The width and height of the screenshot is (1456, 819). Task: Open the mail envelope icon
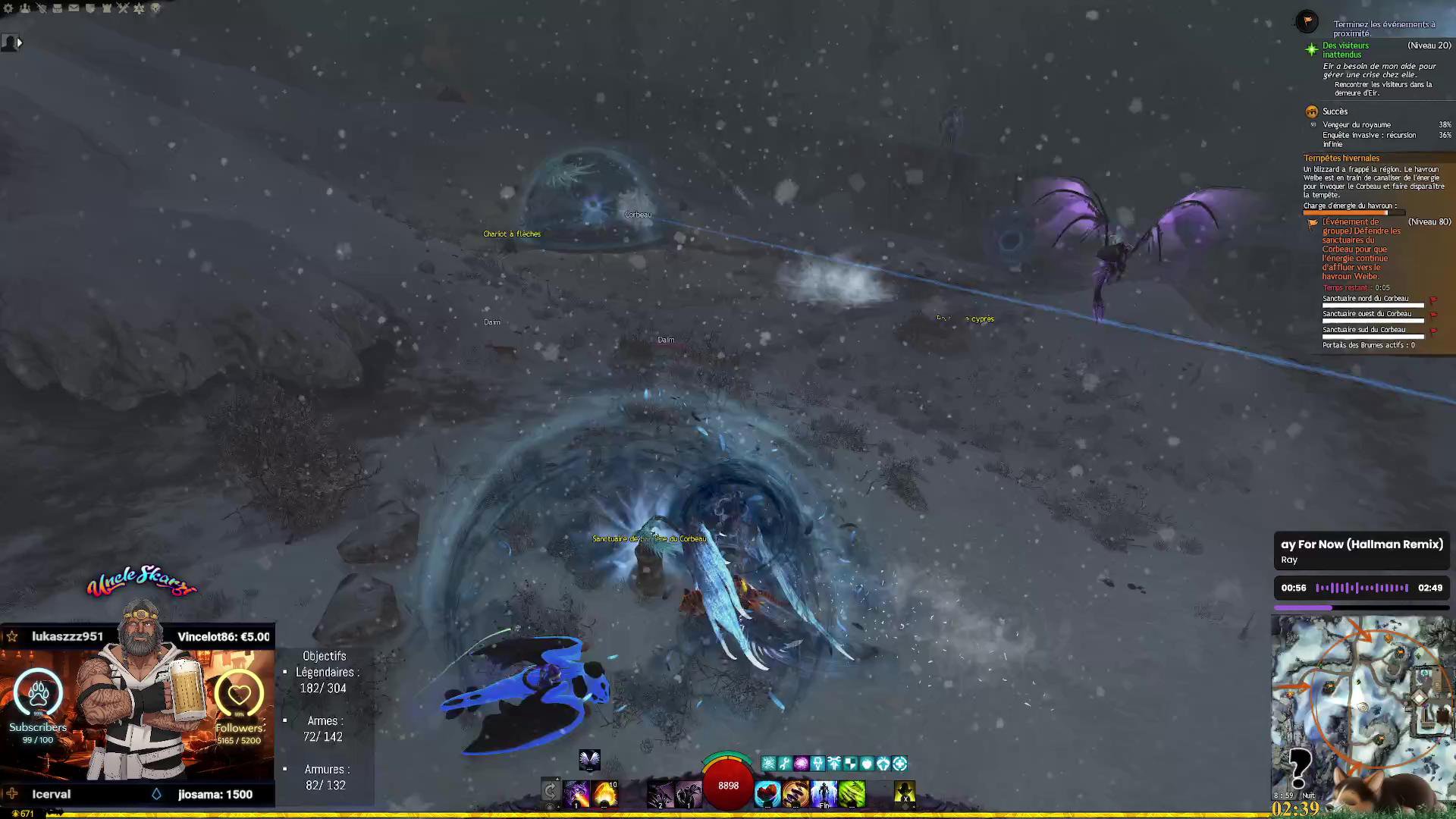tap(74, 8)
